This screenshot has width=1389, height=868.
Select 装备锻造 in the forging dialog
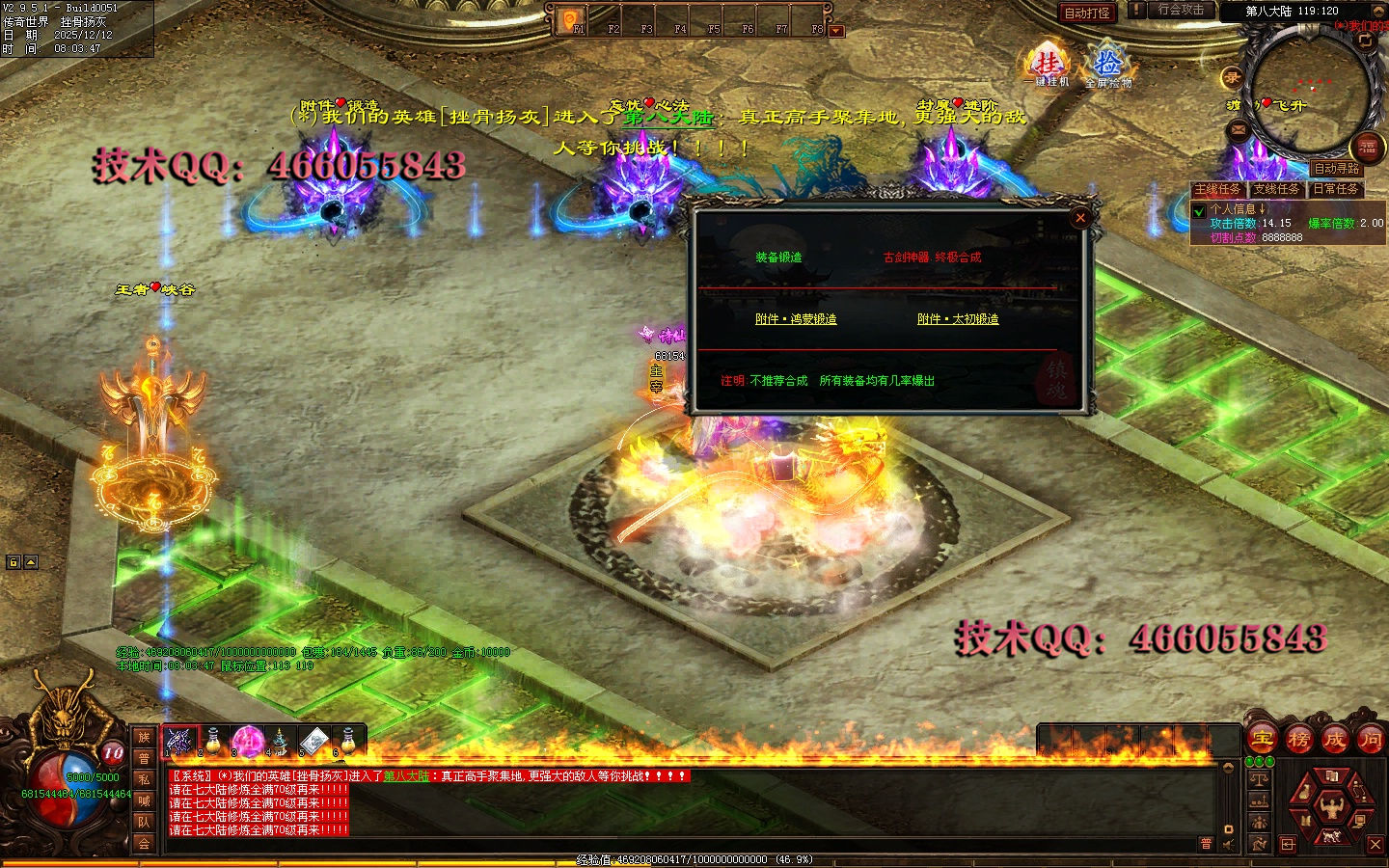[778, 258]
